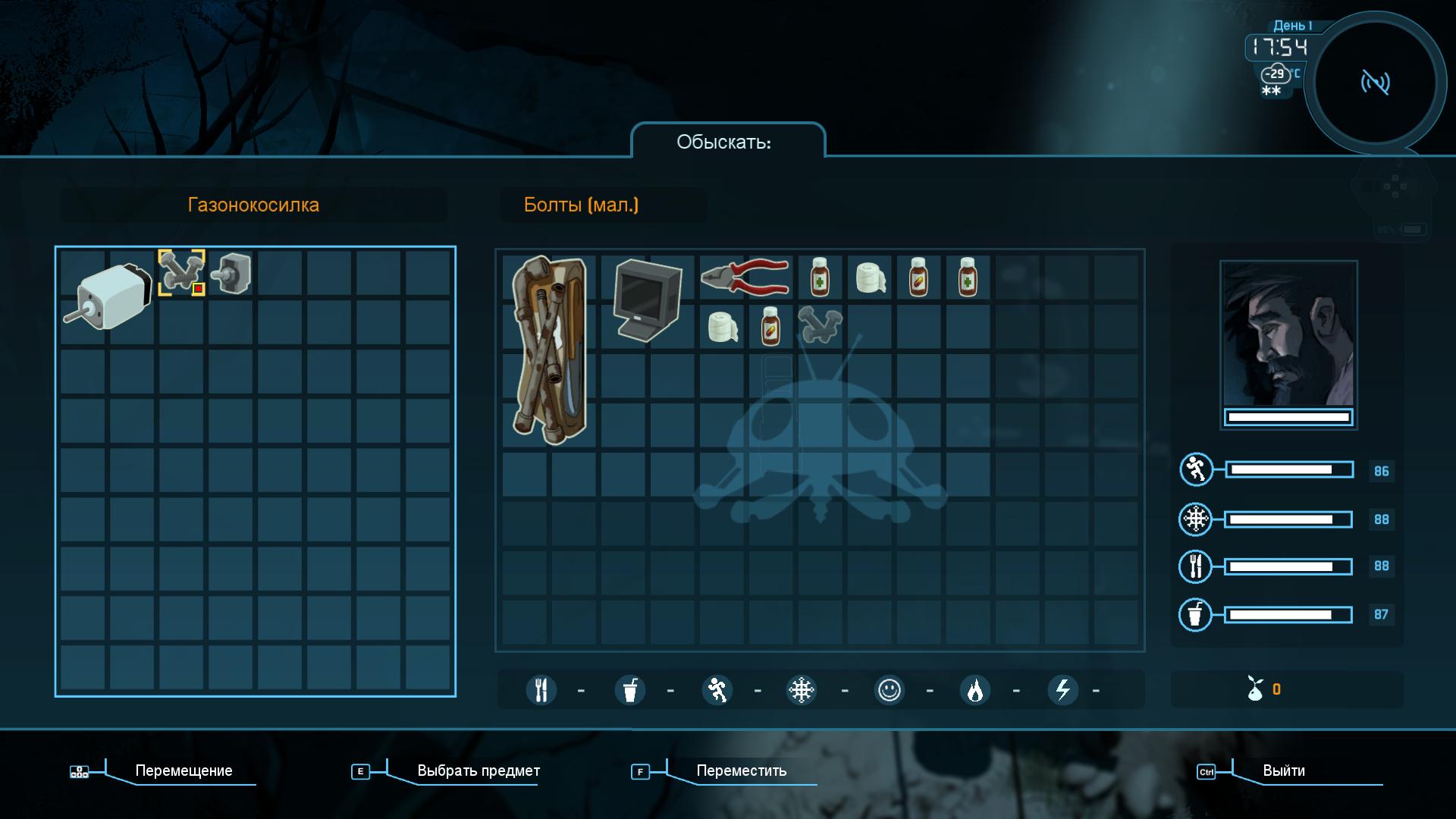Select the computer monitor item

pyautogui.click(x=646, y=300)
